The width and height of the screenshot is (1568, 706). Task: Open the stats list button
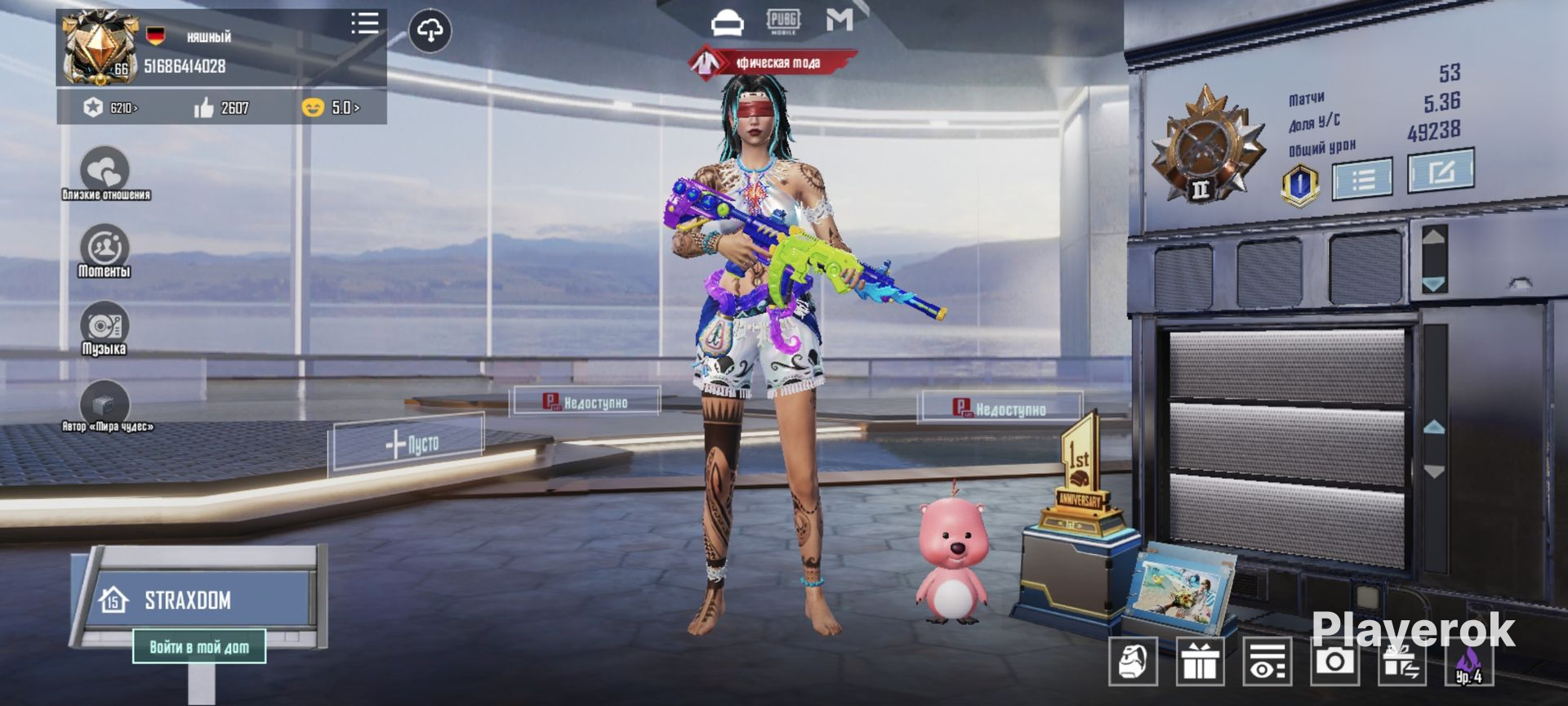click(1361, 179)
